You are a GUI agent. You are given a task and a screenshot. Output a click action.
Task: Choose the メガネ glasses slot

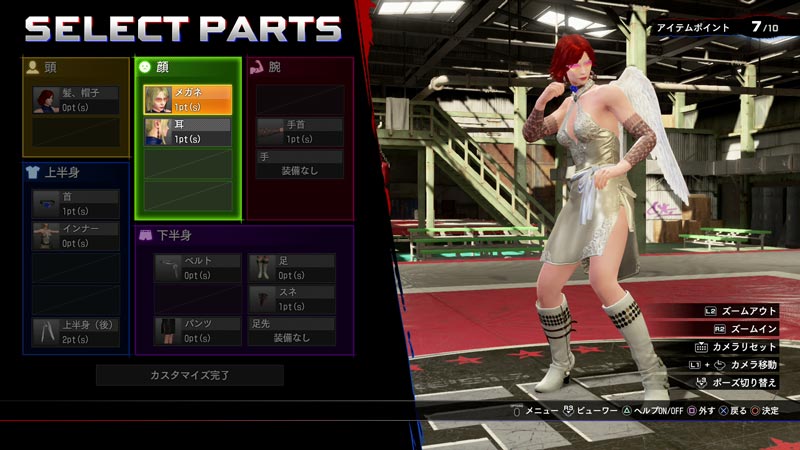pyautogui.click(x=188, y=100)
